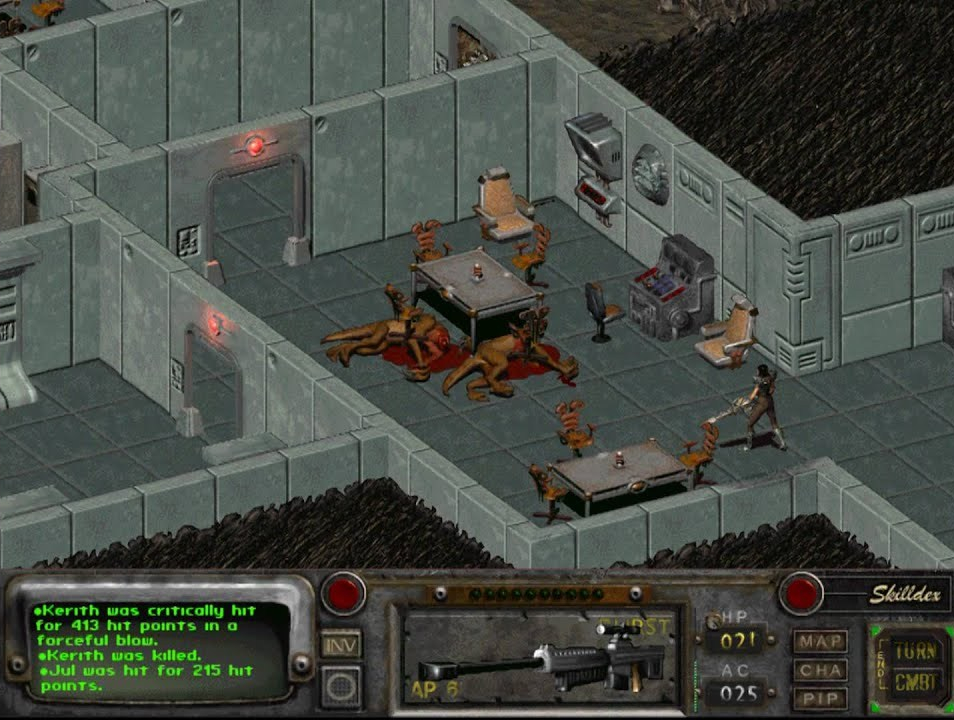Screen dimensions: 954x720
Task: Show the character sheet via CHA
Action: point(820,670)
